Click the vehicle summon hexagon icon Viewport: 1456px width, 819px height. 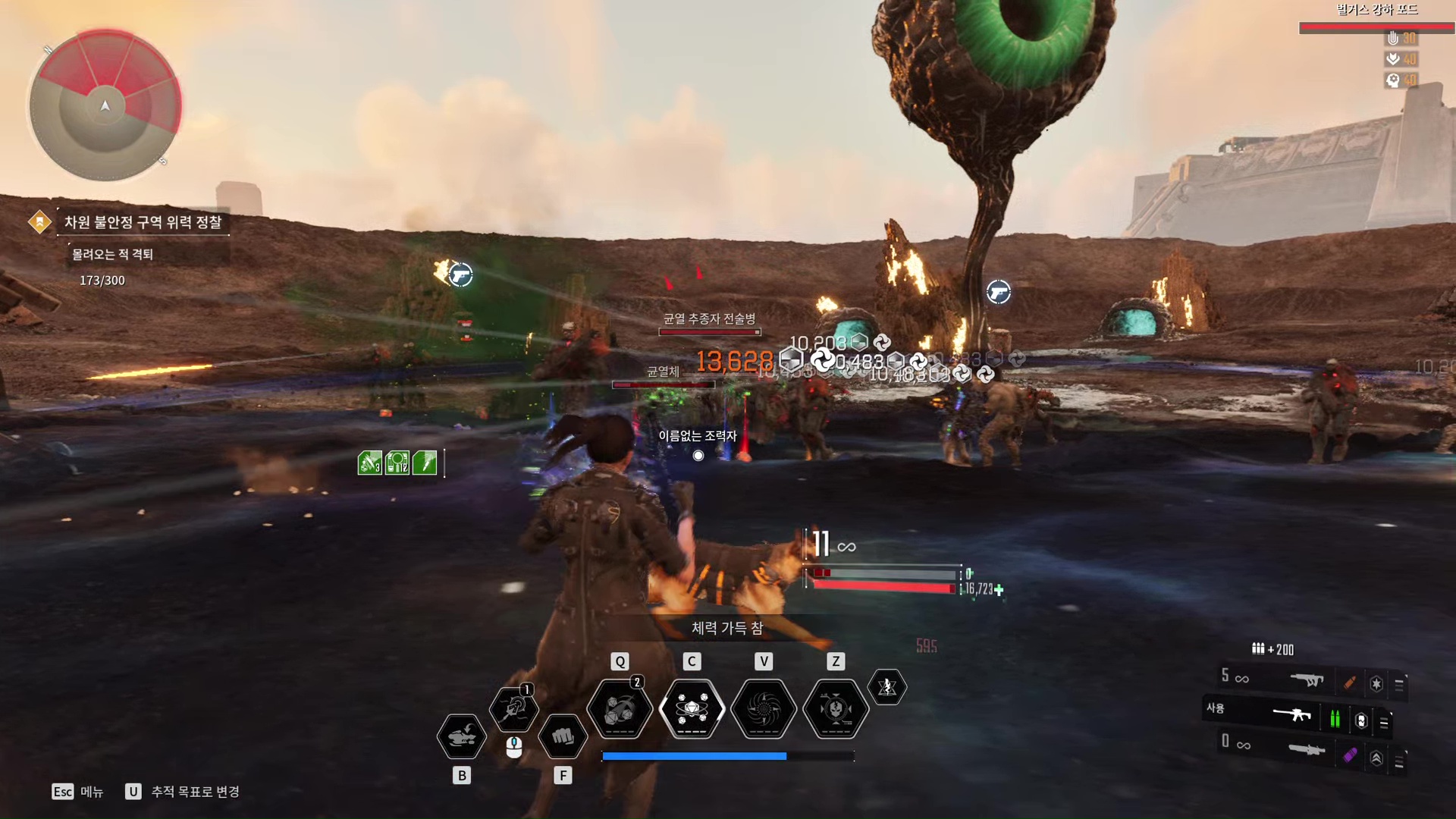click(x=461, y=736)
